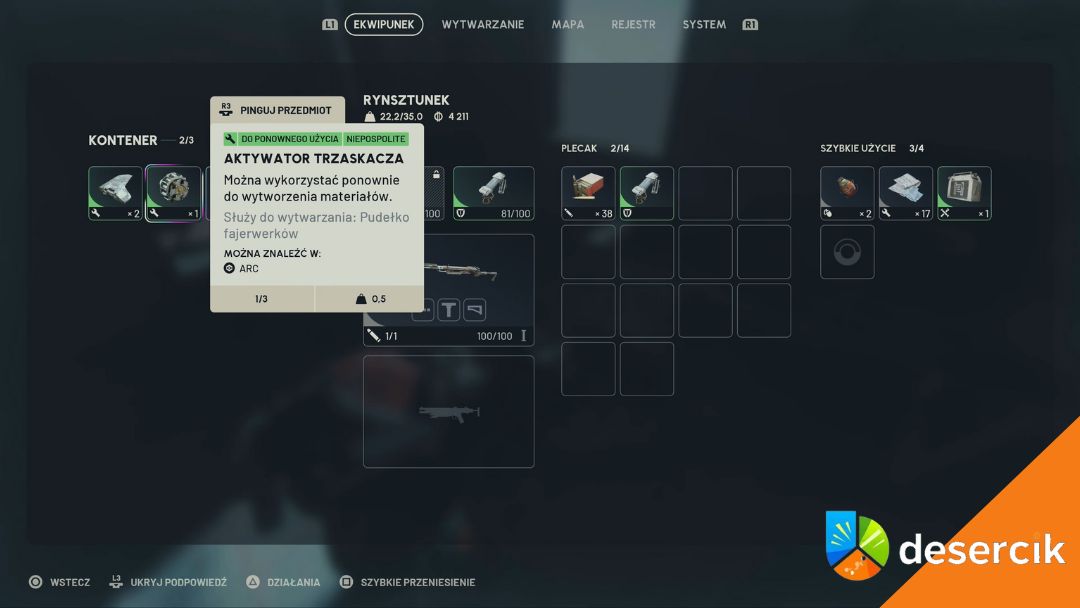The width and height of the screenshot is (1080, 608).
Task: Click Ukryj Podpowiedź to hide the tooltip
Action: pyautogui.click(x=166, y=582)
